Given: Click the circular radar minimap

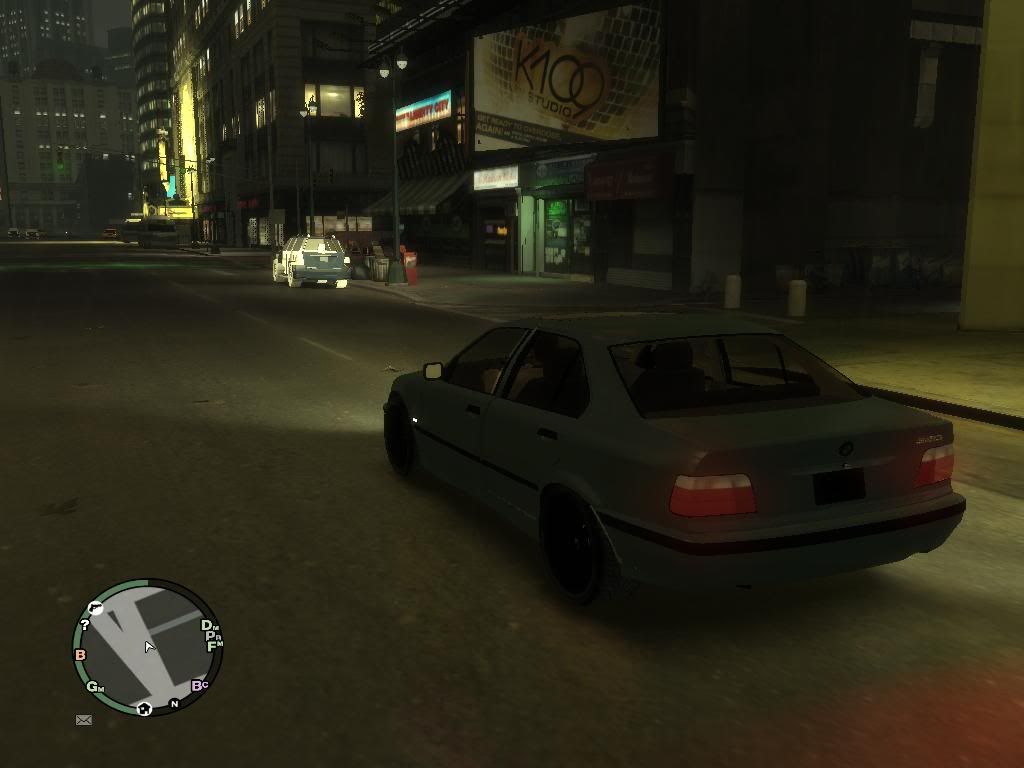Looking at the screenshot, I should tap(147, 647).
